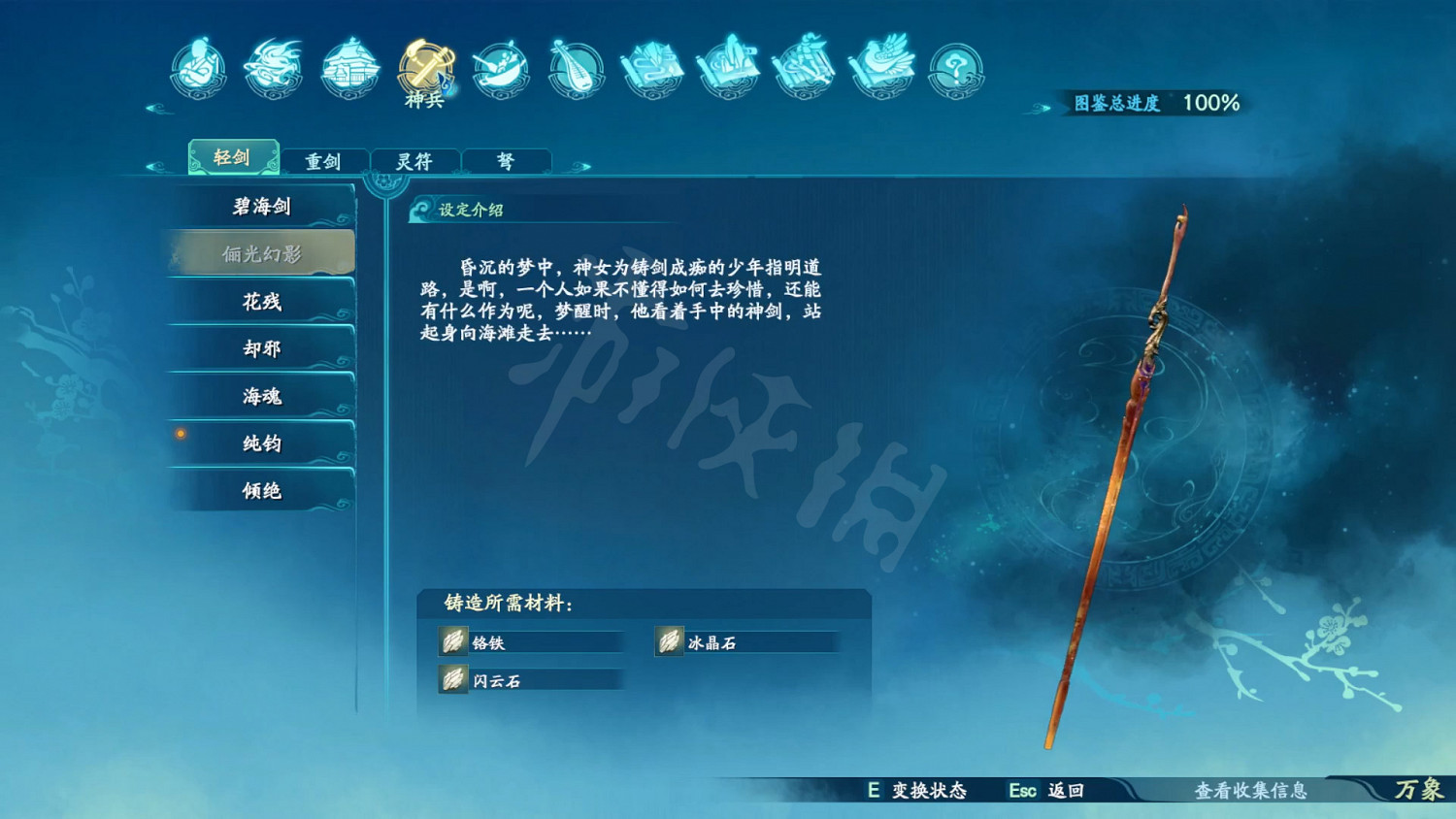This screenshot has width=1456, height=819.
Task: Open the question mark mystery category icon
Action: tap(955, 68)
